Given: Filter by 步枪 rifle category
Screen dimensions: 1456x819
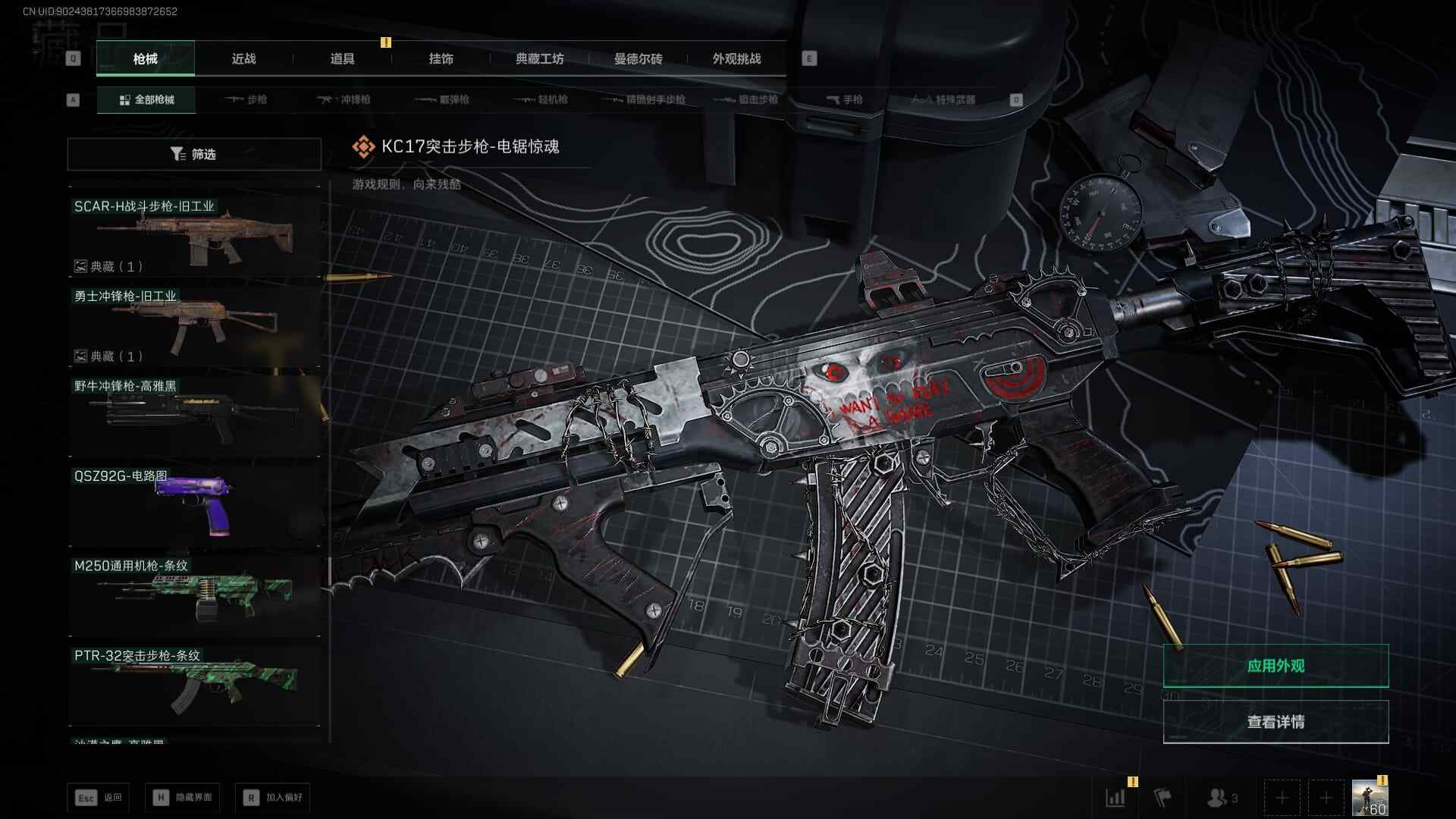Looking at the screenshot, I should (246, 99).
